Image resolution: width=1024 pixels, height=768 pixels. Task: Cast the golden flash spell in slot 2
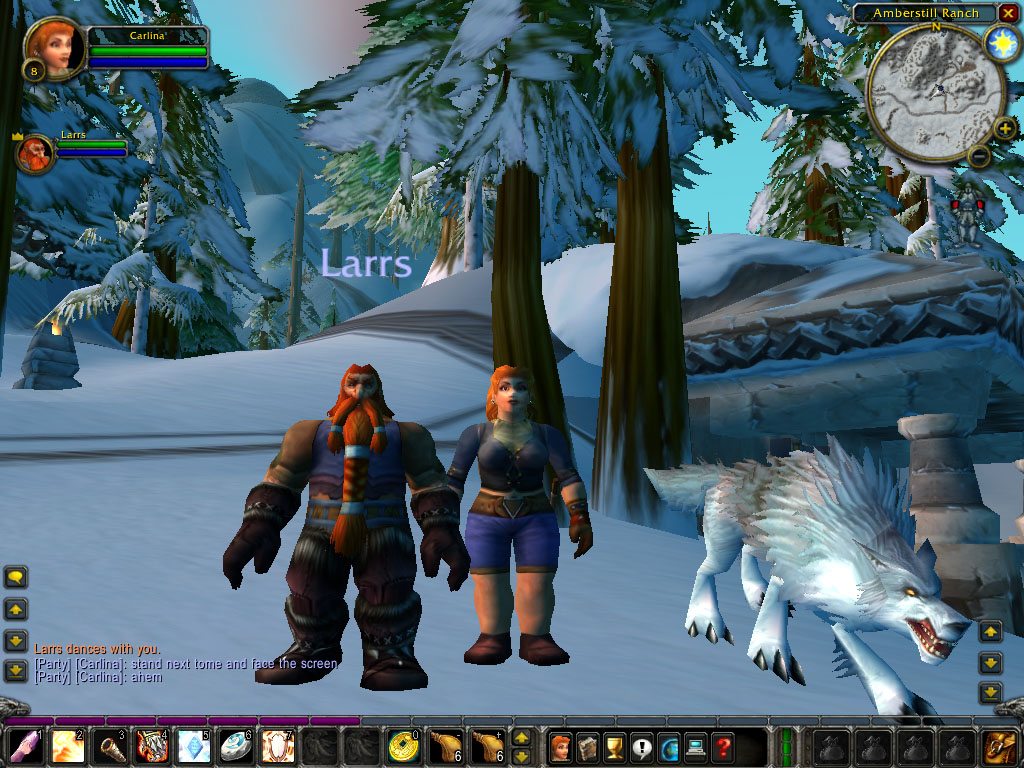[x=67, y=747]
